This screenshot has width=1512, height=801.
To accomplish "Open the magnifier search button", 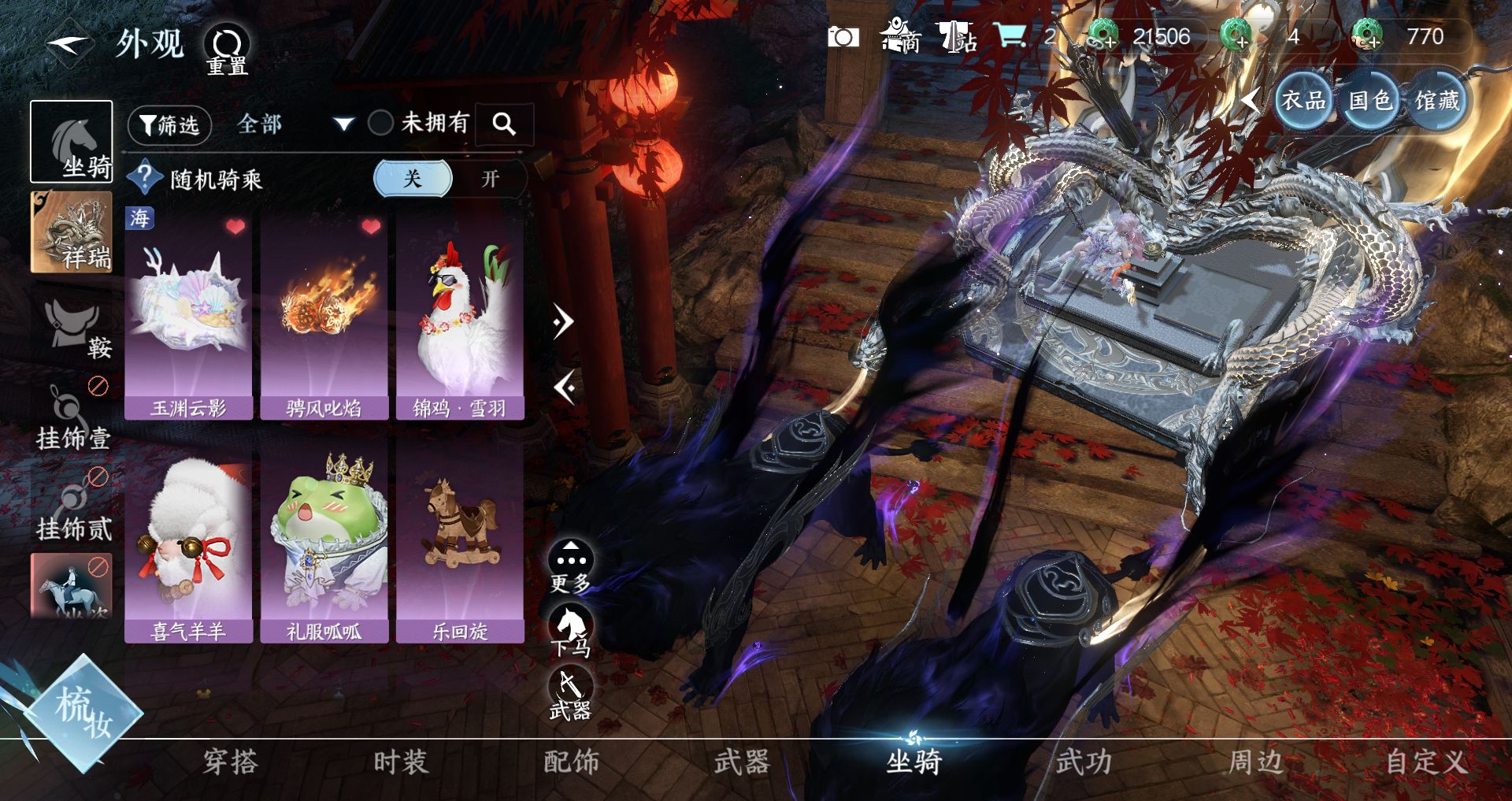I will coord(504,124).
